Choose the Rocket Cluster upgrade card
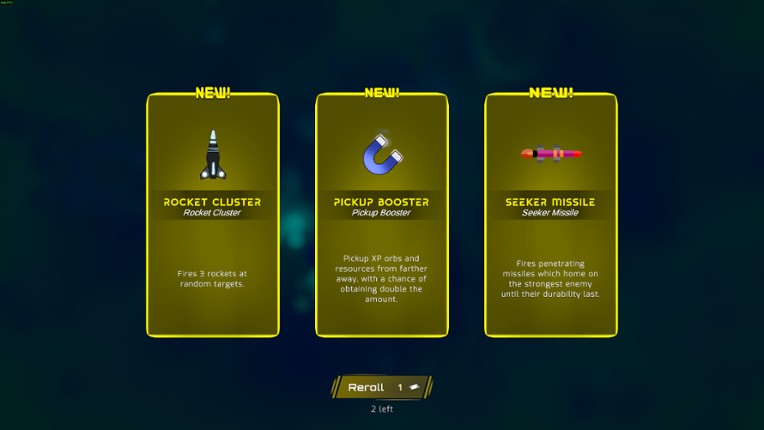The width and height of the screenshot is (764, 430). tap(212, 215)
